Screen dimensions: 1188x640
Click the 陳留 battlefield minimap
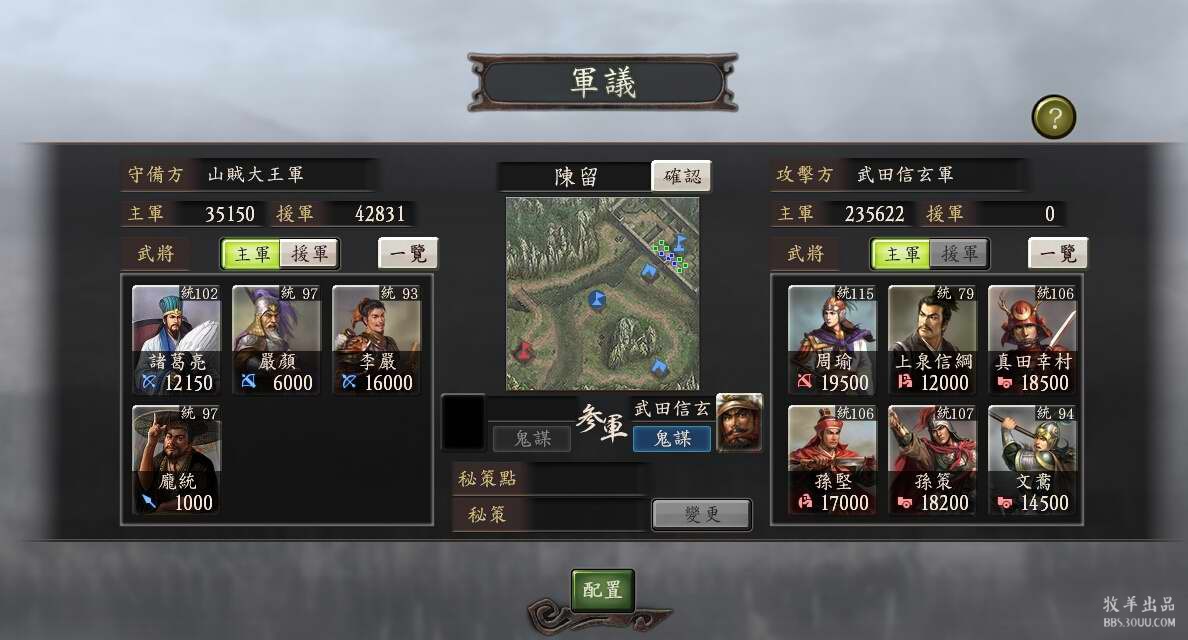coord(602,293)
